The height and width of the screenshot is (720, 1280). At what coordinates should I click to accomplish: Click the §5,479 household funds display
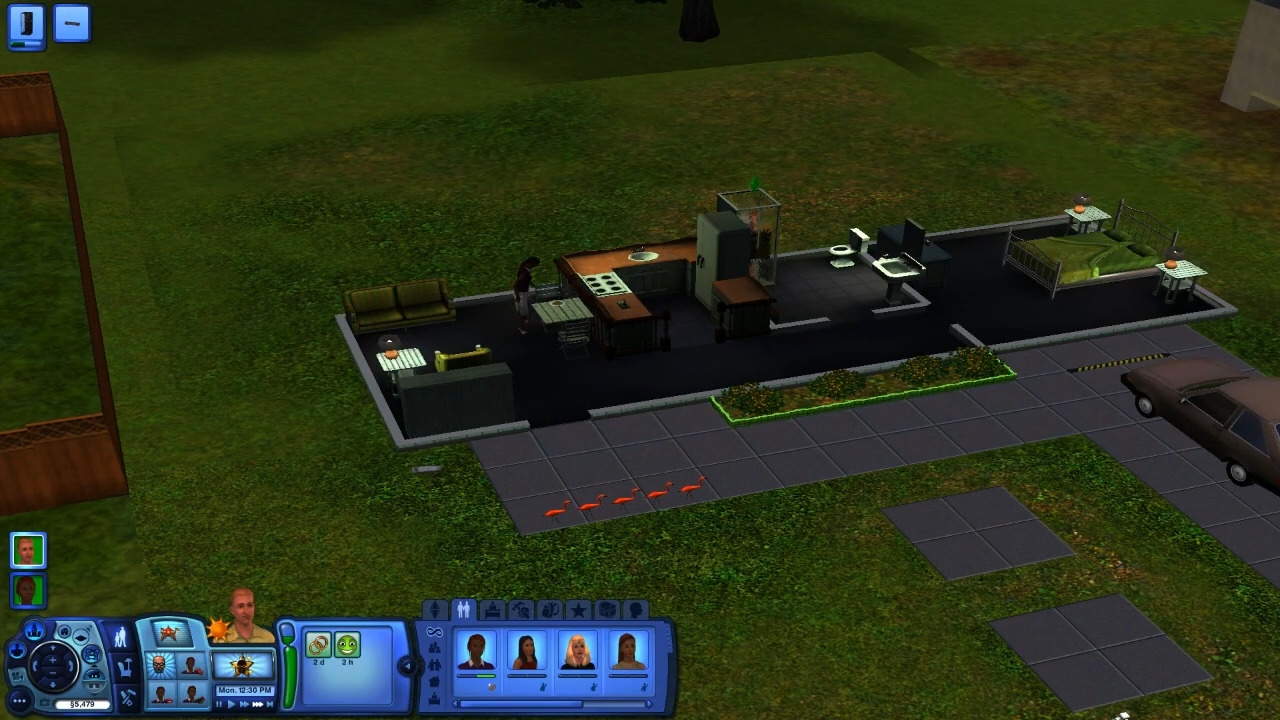pos(83,703)
